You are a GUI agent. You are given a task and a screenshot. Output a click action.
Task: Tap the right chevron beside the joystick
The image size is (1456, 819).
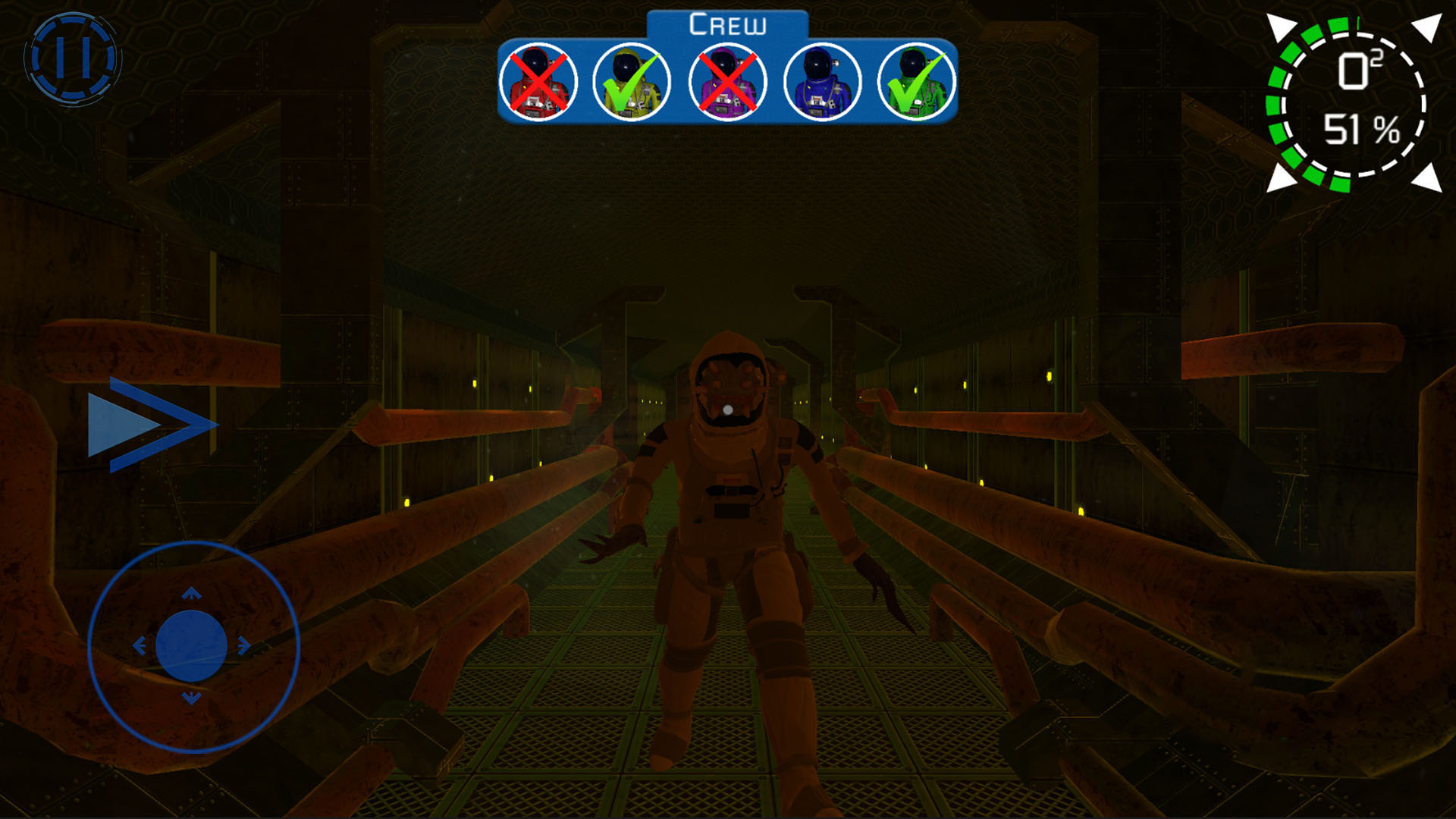[x=152, y=425]
